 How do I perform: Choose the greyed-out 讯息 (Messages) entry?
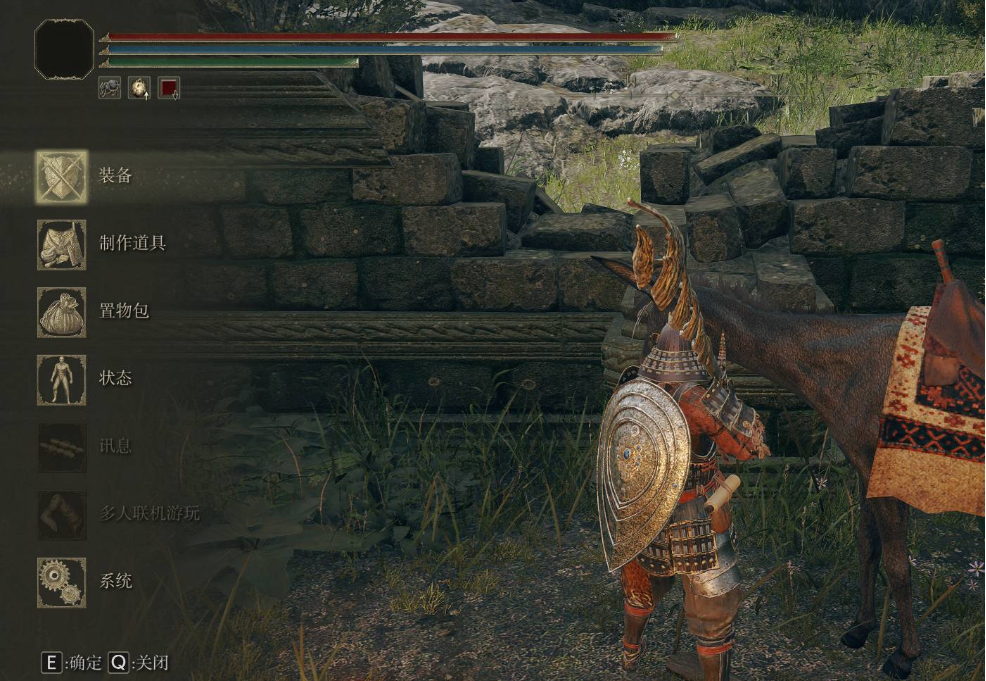(62, 447)
